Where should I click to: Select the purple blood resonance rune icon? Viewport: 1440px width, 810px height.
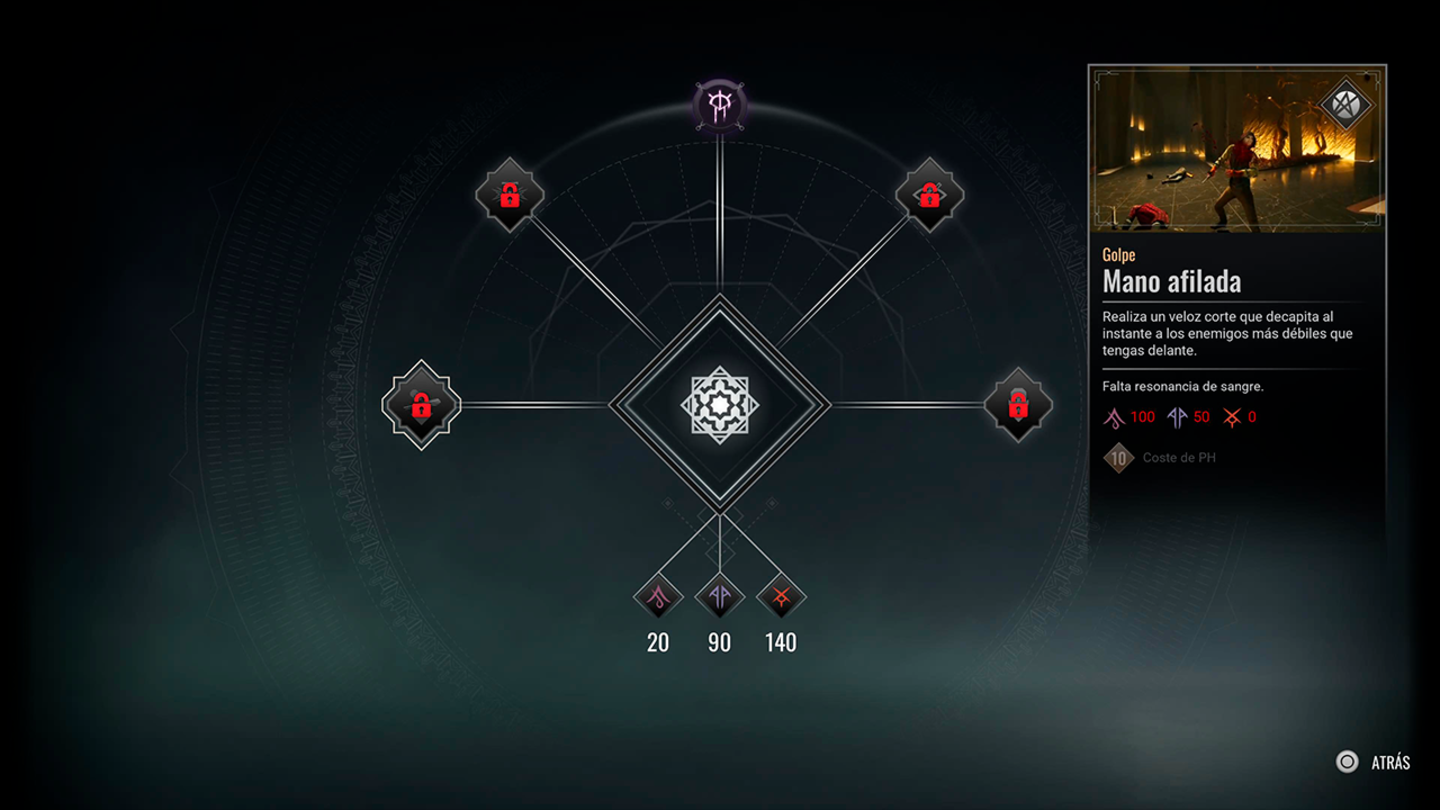pos(720,597)
